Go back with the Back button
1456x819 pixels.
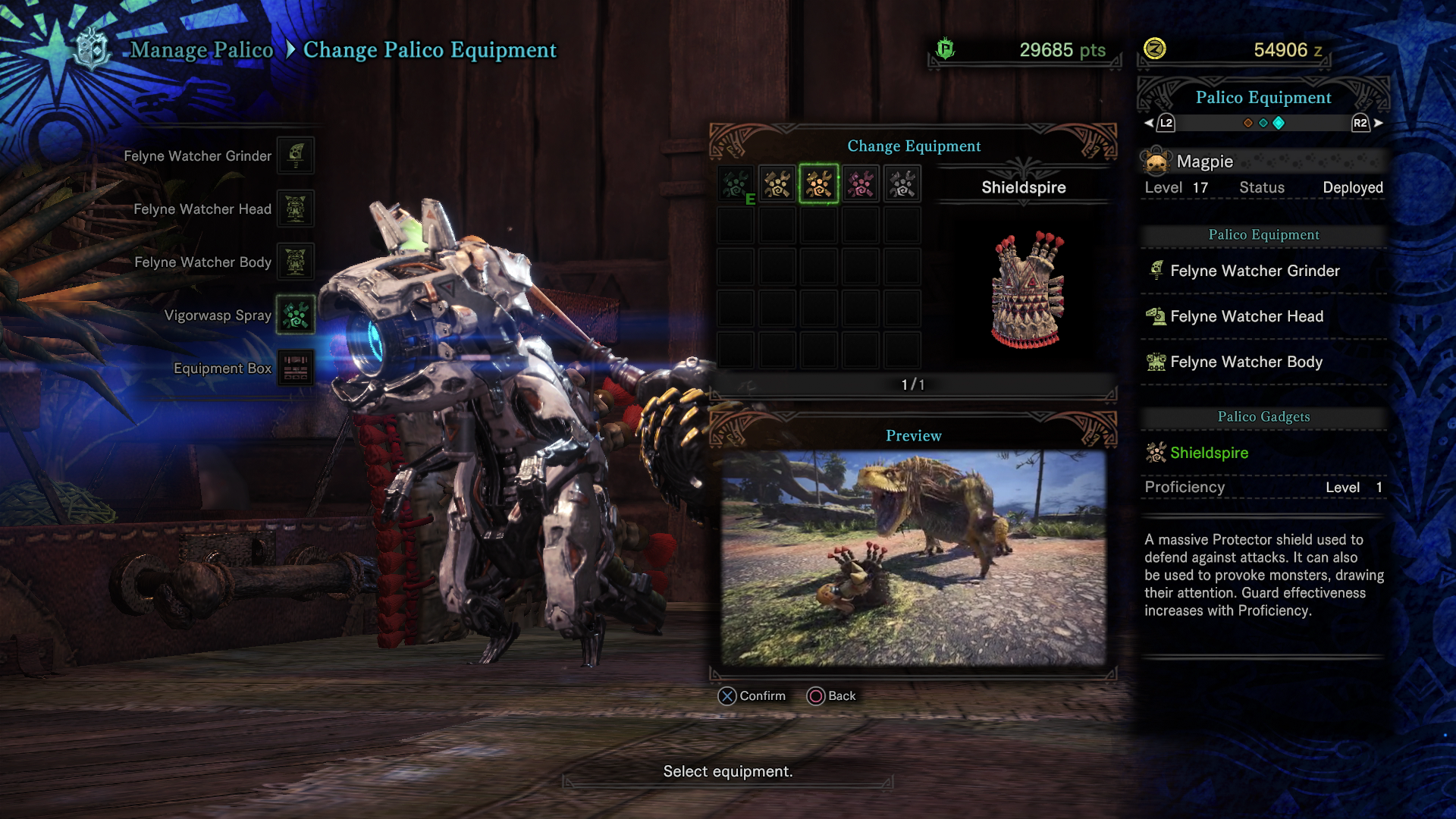point(832,695)
